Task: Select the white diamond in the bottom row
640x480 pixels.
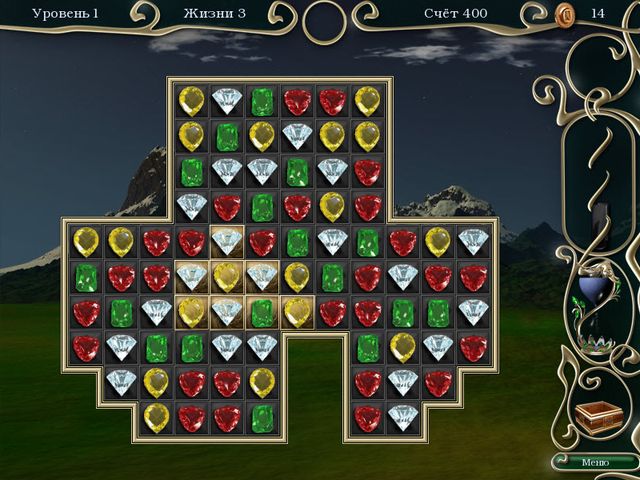Action: point(402,417)
